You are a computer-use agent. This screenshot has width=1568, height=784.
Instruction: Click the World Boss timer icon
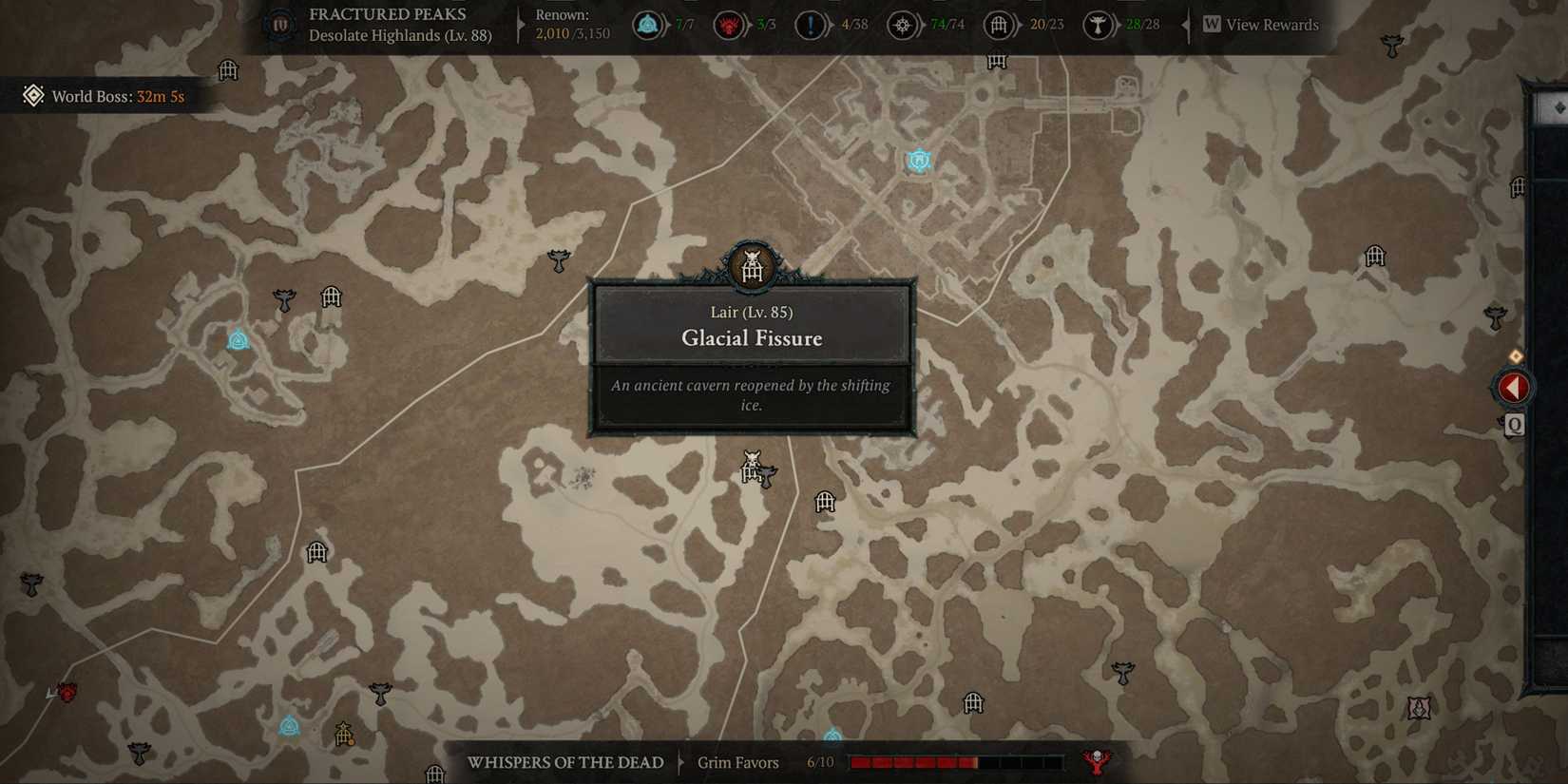coord(34,95)
